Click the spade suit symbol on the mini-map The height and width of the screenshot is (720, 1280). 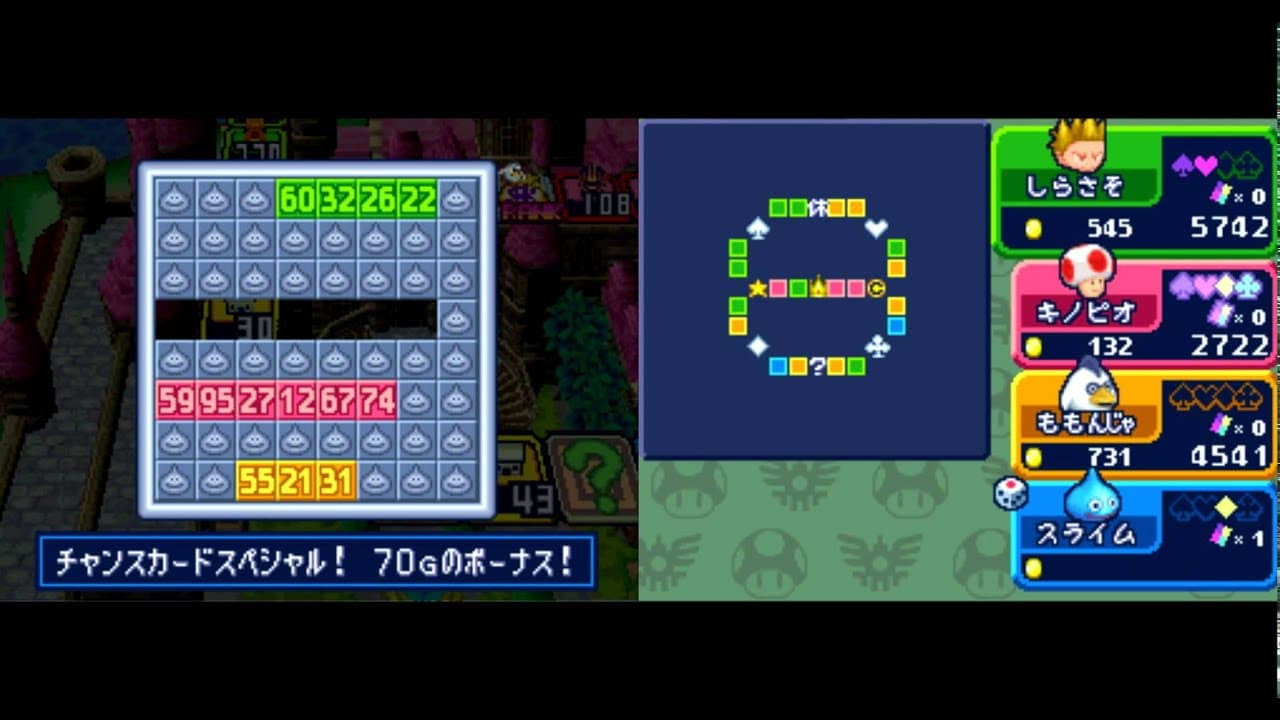759,229
